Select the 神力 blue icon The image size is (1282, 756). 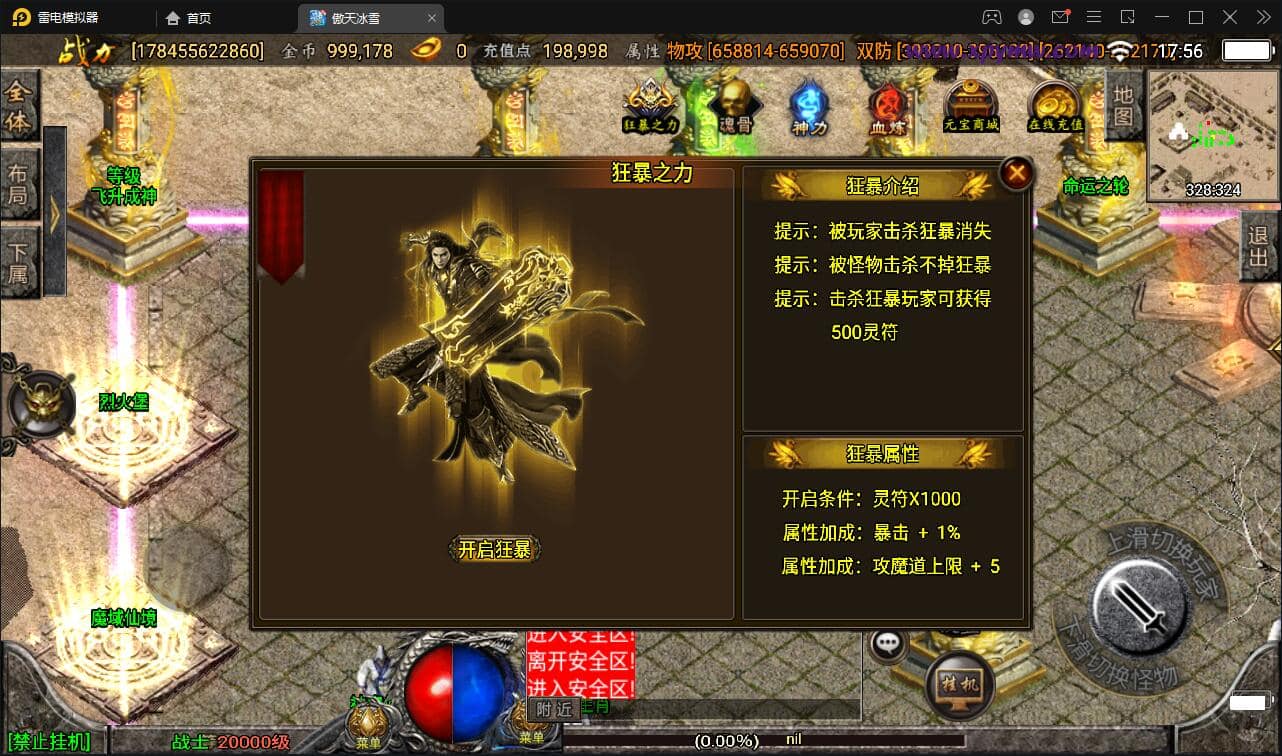tap(808, 106)
